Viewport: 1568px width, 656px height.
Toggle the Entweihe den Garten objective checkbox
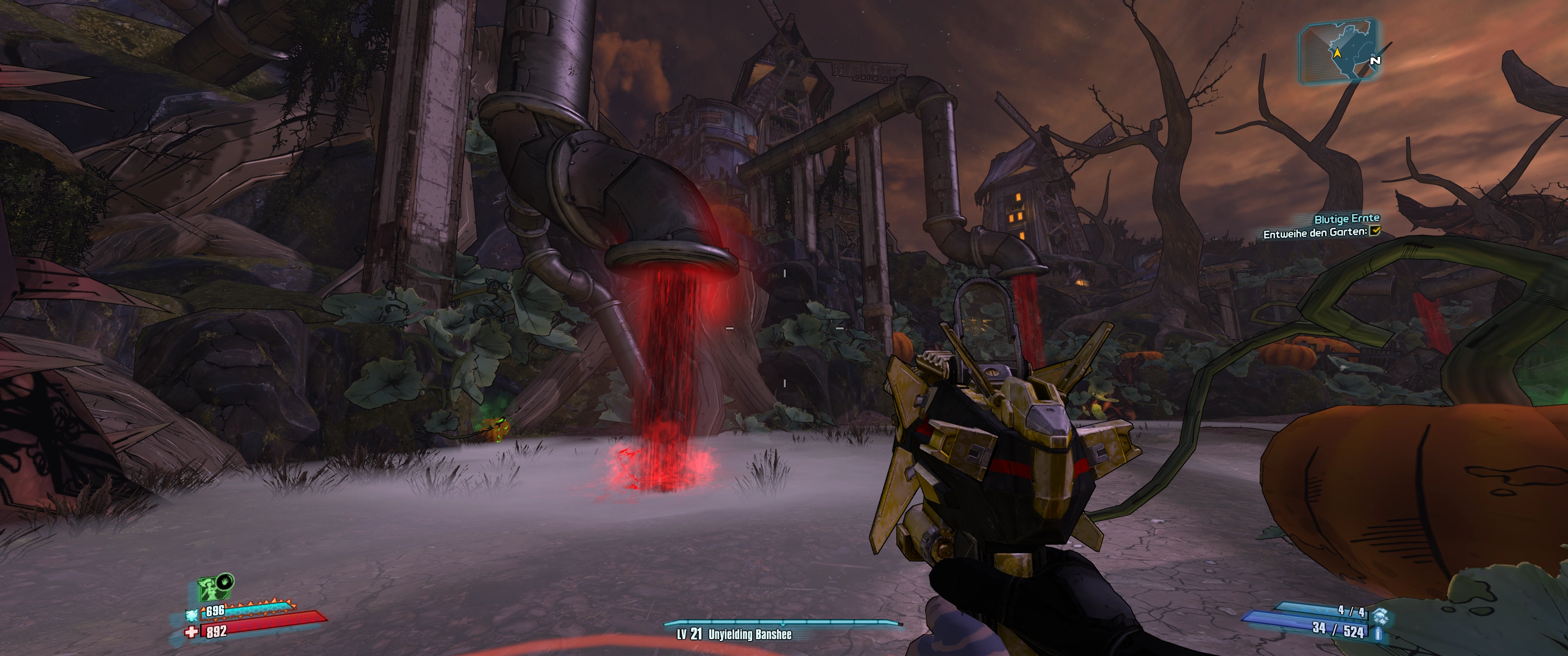(1374, 231)
